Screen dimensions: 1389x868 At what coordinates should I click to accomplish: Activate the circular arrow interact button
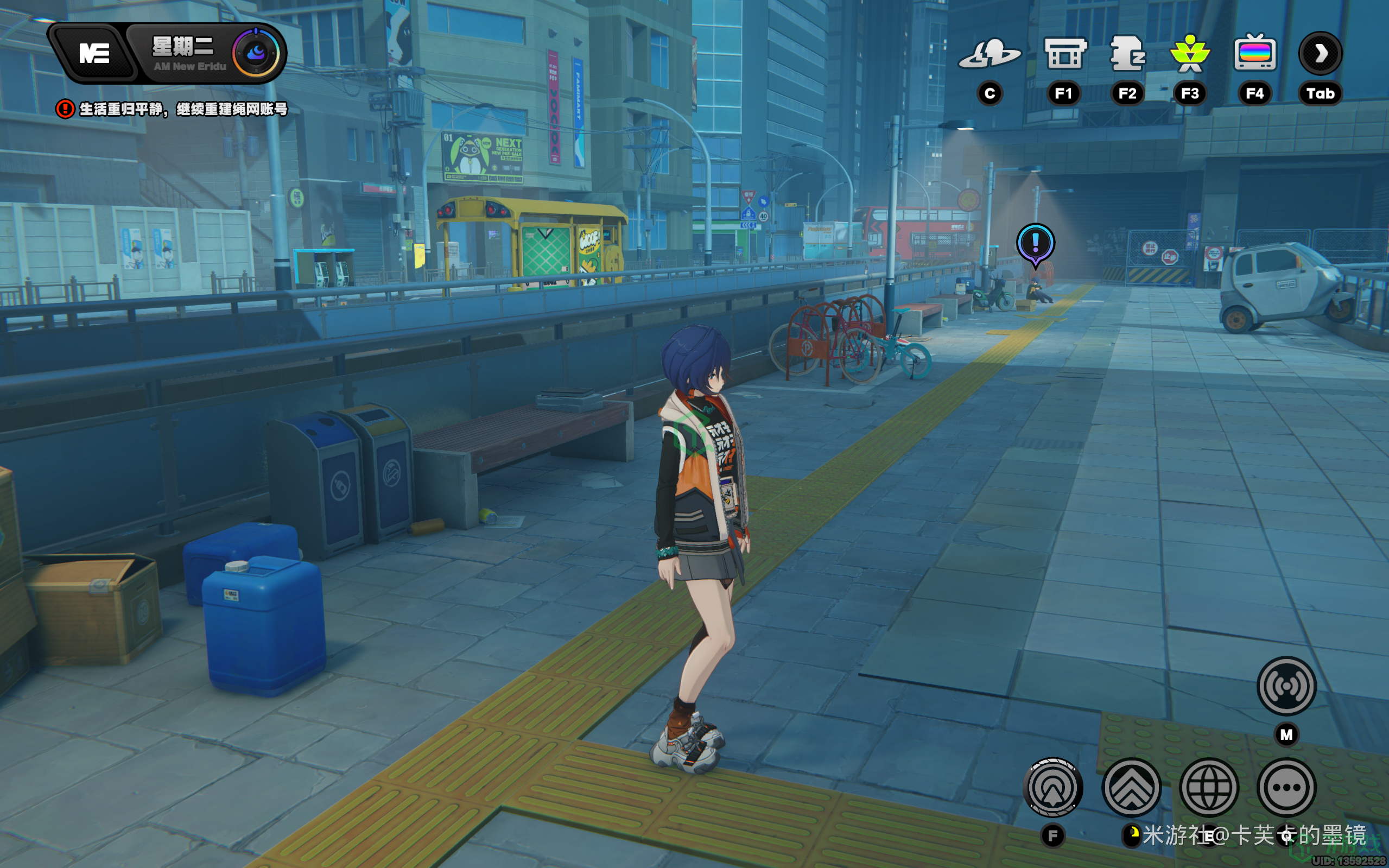(1052, 787)
